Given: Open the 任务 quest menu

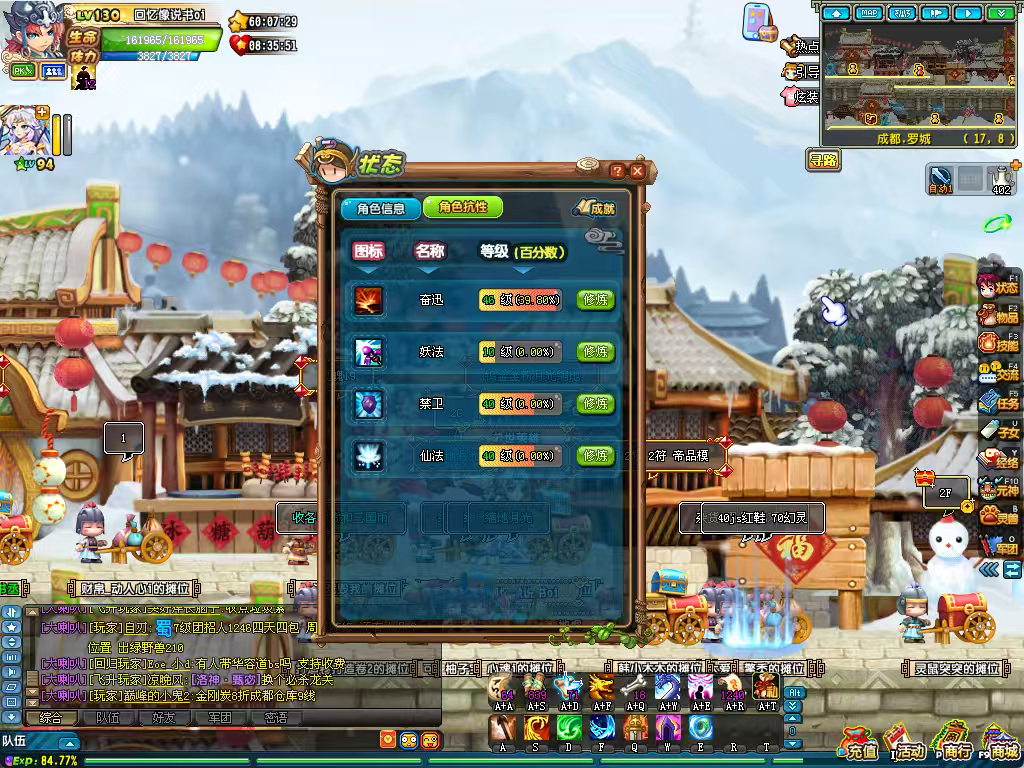Looking at the screenshot, I should 998,402.
